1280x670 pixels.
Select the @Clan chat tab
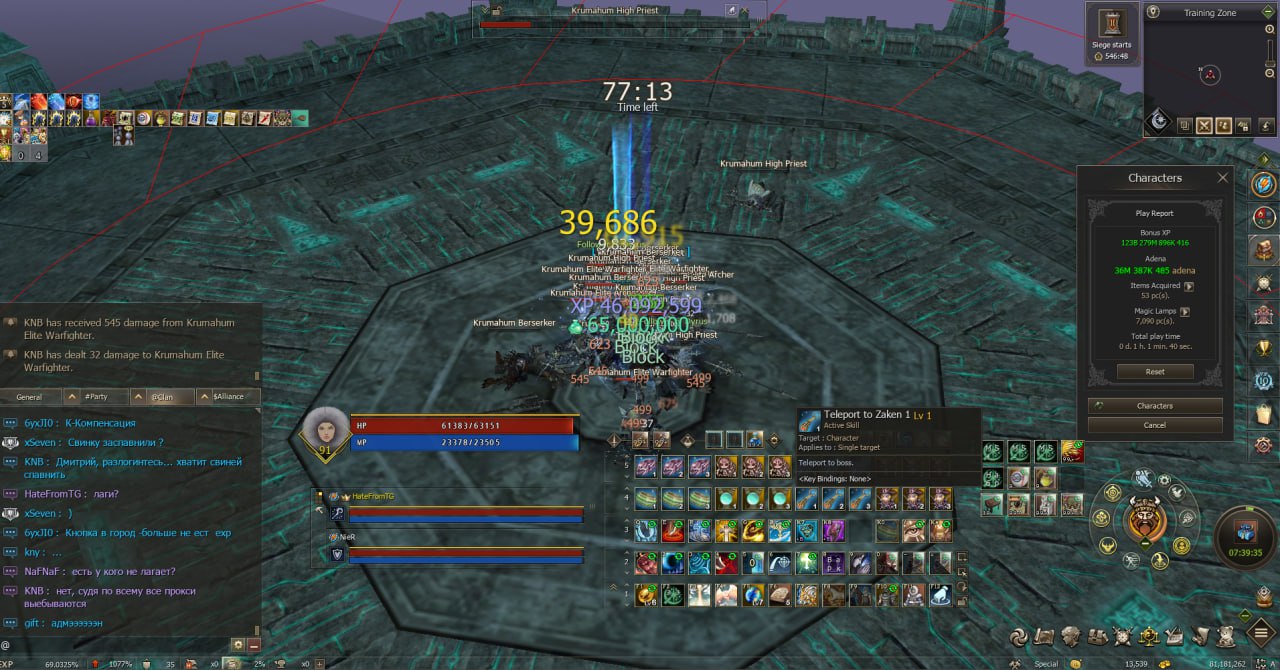[161, 397]
